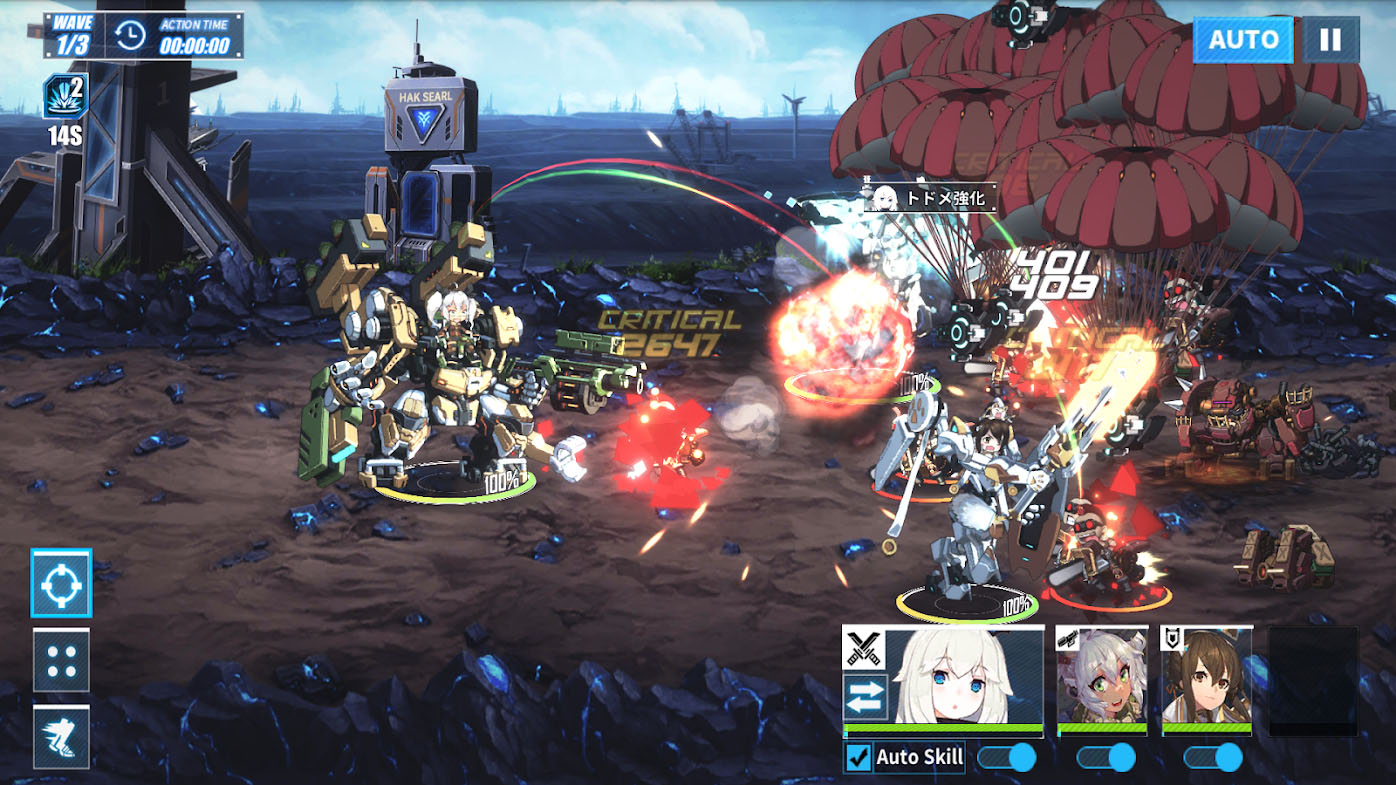Toggle auto skill switch under brown-haired character
This screenshot has width=1396, height=785.
(x=1212, y=758)
